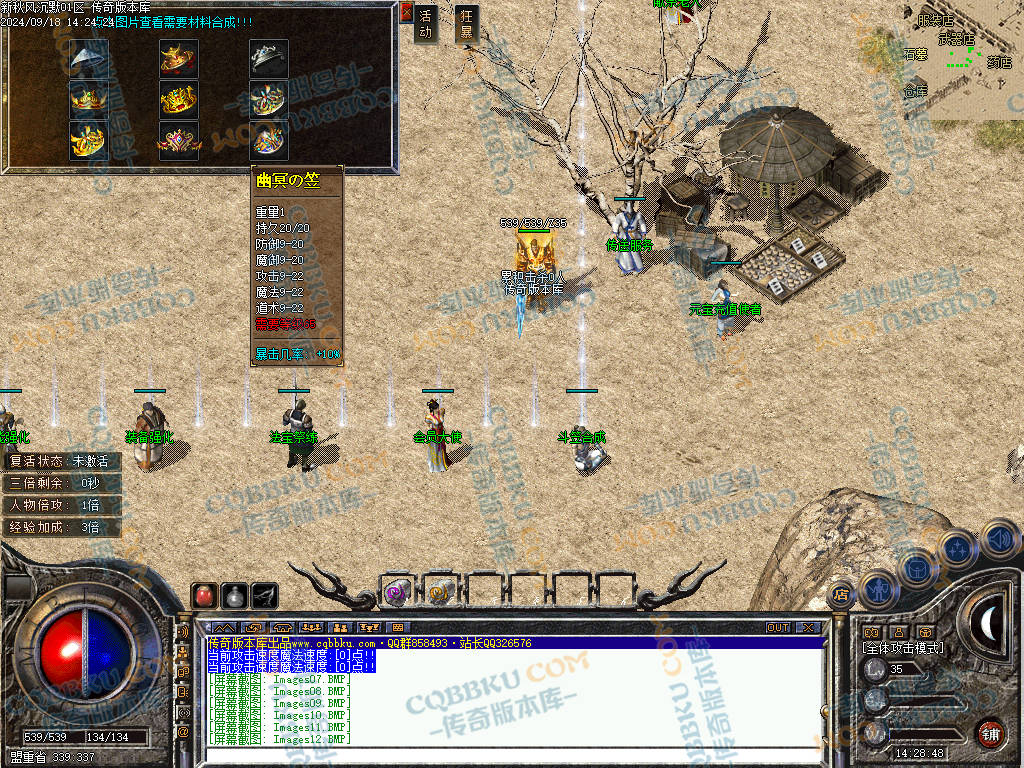Open the 店 shop button
The height and width of the screenshot is (768, 1024).
point(841,593)
